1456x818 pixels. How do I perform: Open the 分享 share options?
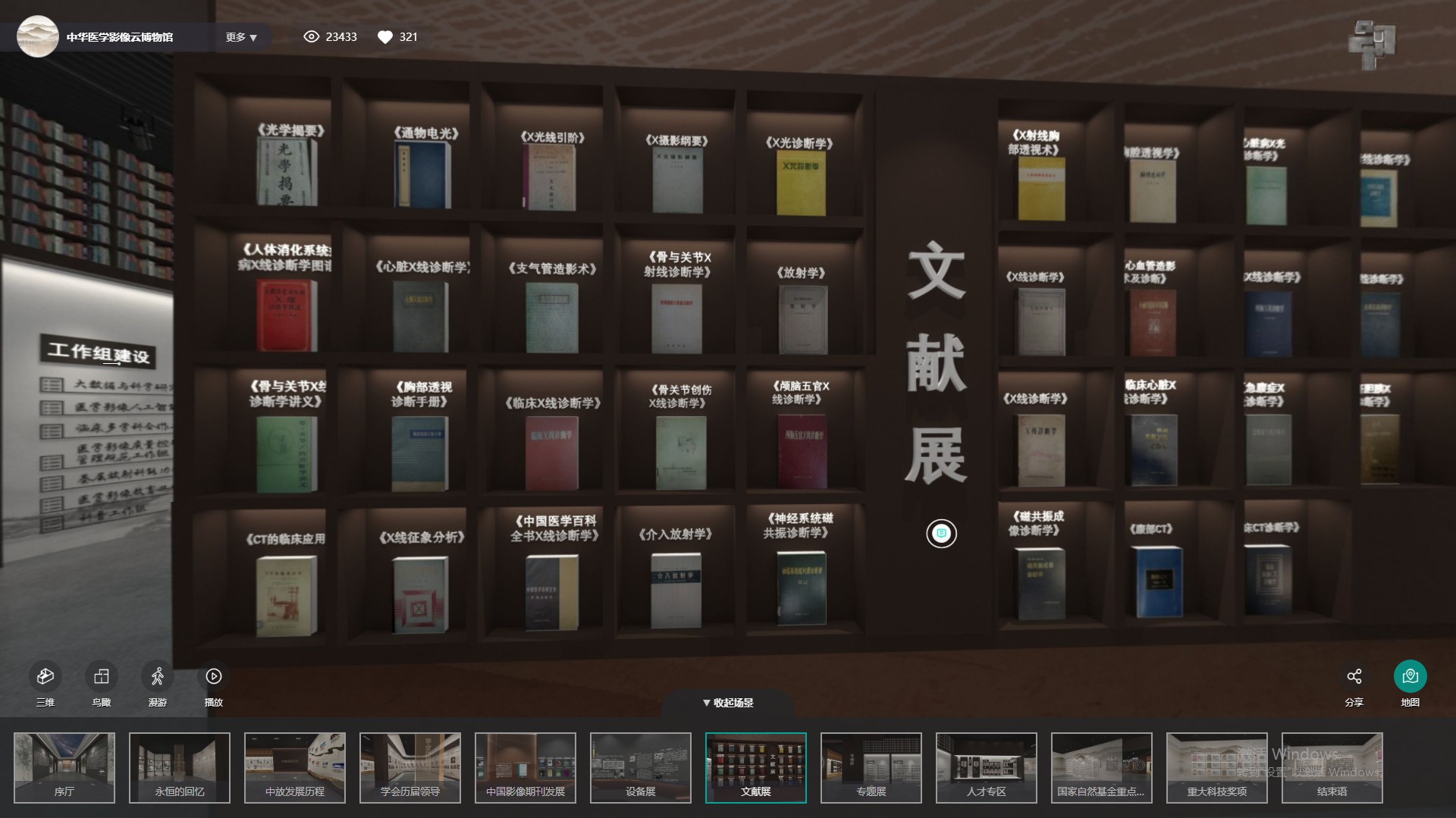coord(1354,676)
